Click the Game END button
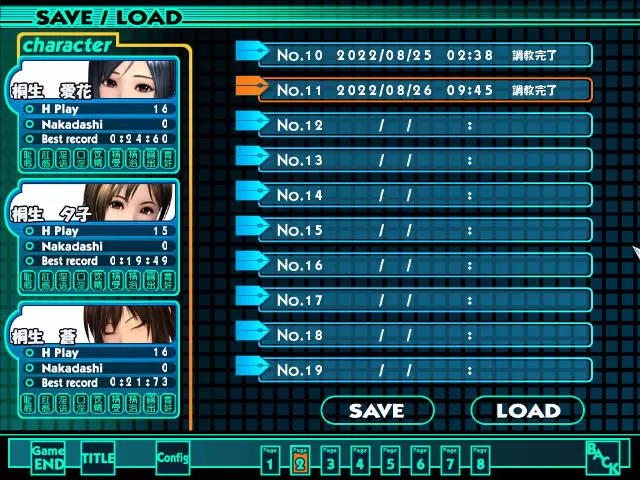Screen dimensions: 640x480 pyautogui.click(x=48, y=458)
